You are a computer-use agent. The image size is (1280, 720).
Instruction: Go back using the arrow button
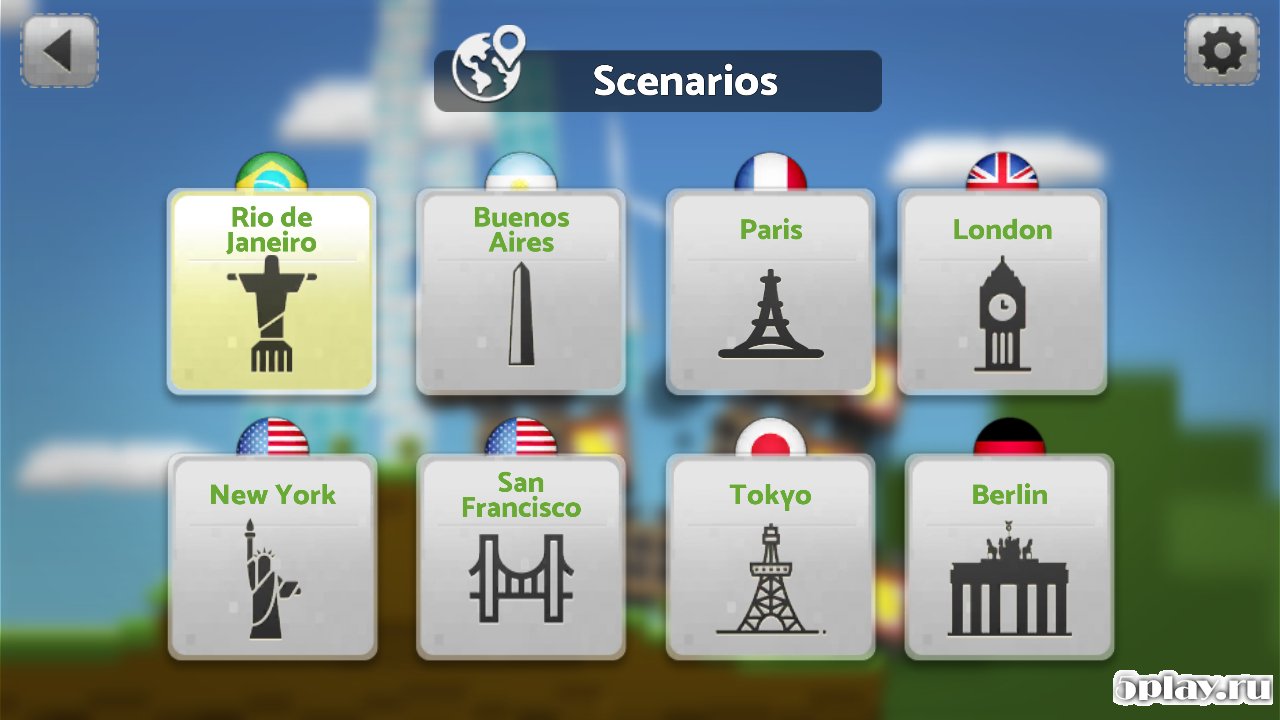[59, 50]
